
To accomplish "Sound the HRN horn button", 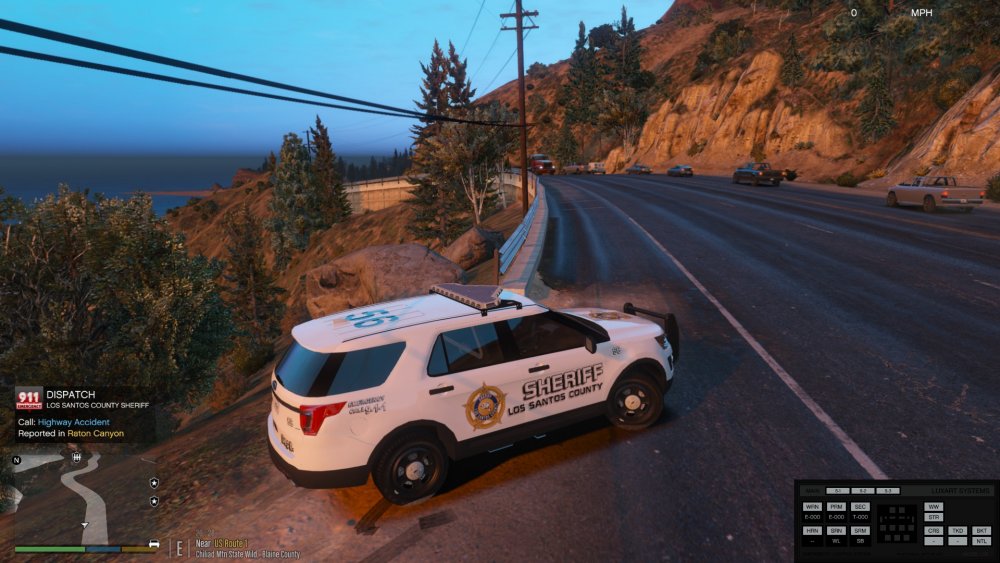I will pos(812,530).
